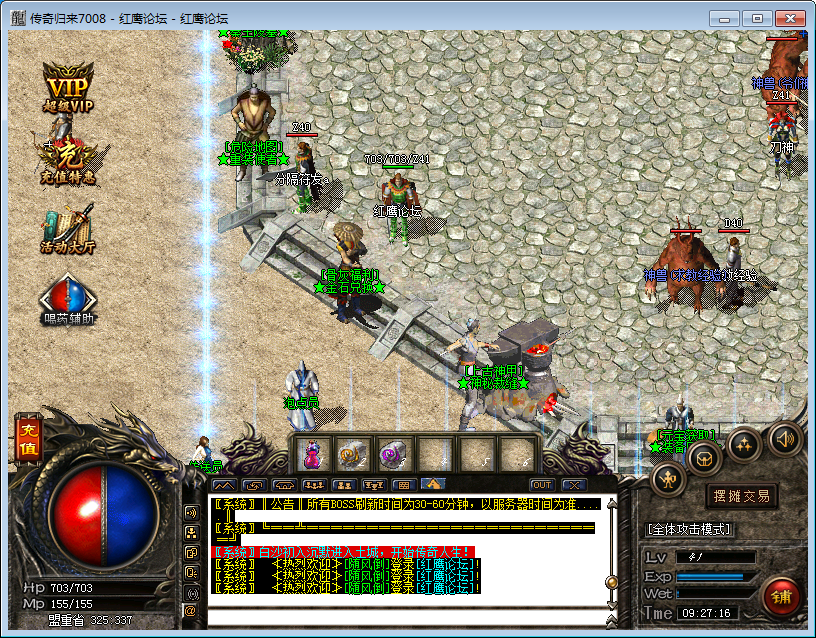Click the X button beside OUT
This screenshot has height=638, width=816.
tap(572, 484)
